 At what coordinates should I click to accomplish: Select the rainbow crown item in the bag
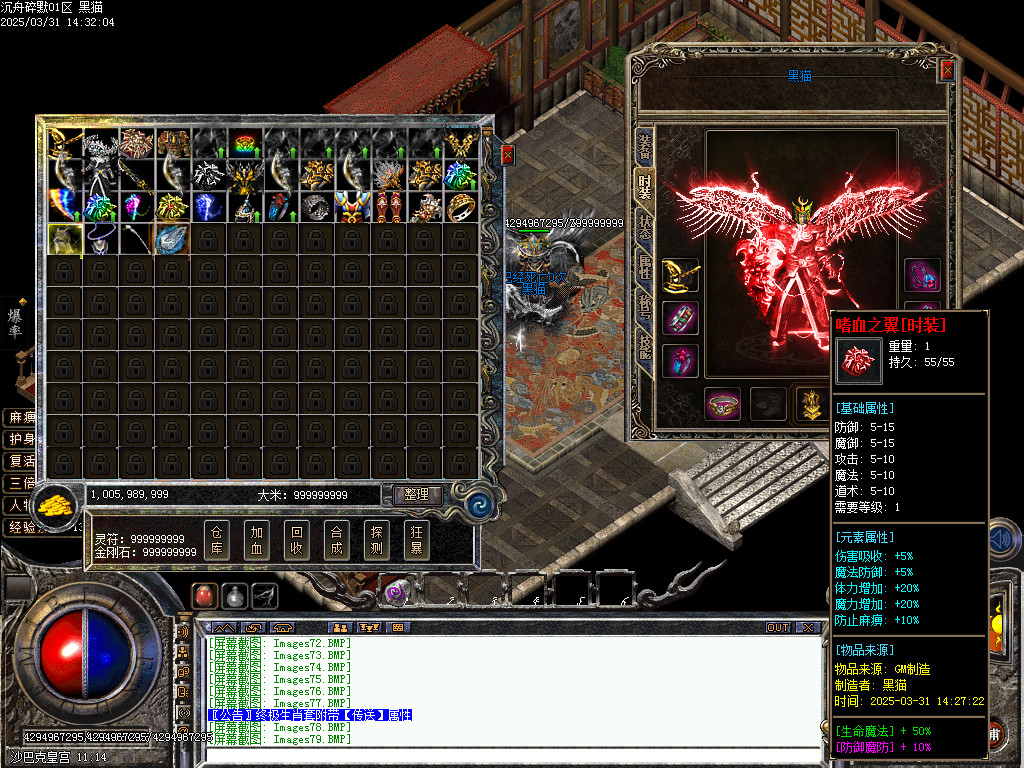[244, 144]
